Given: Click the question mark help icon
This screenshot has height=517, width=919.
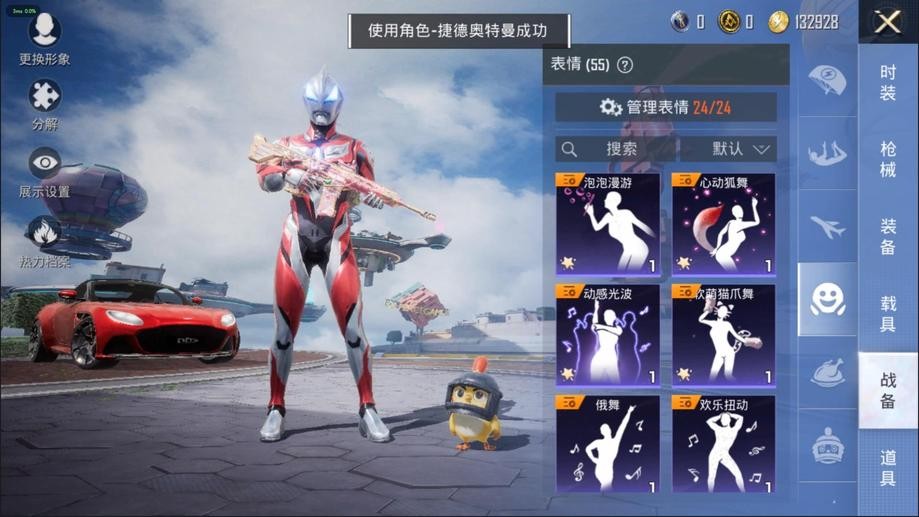Looking at the screenshot, I should (625, 65).
